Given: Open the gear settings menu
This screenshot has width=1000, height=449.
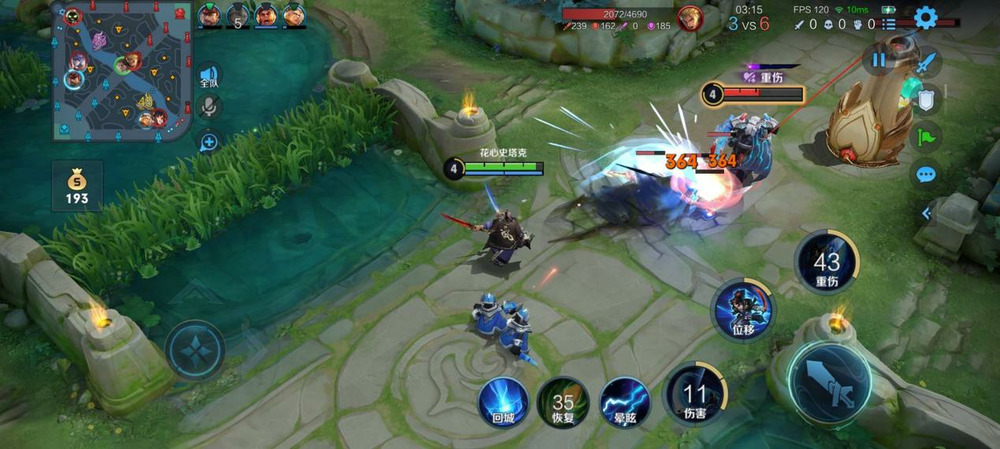Looking at the screenshot, I should 926,17.
